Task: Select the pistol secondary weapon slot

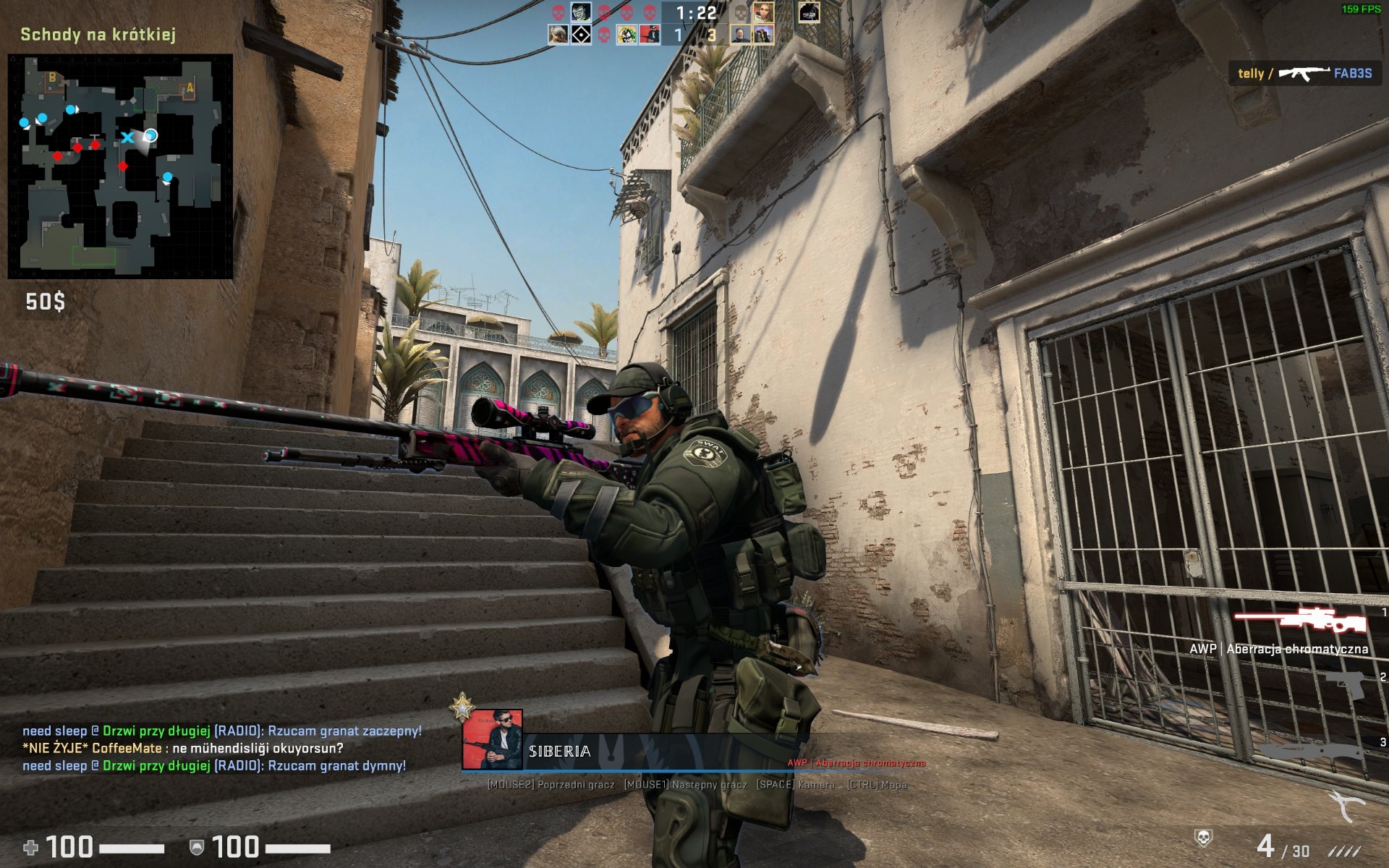Action: [1345, 684]
